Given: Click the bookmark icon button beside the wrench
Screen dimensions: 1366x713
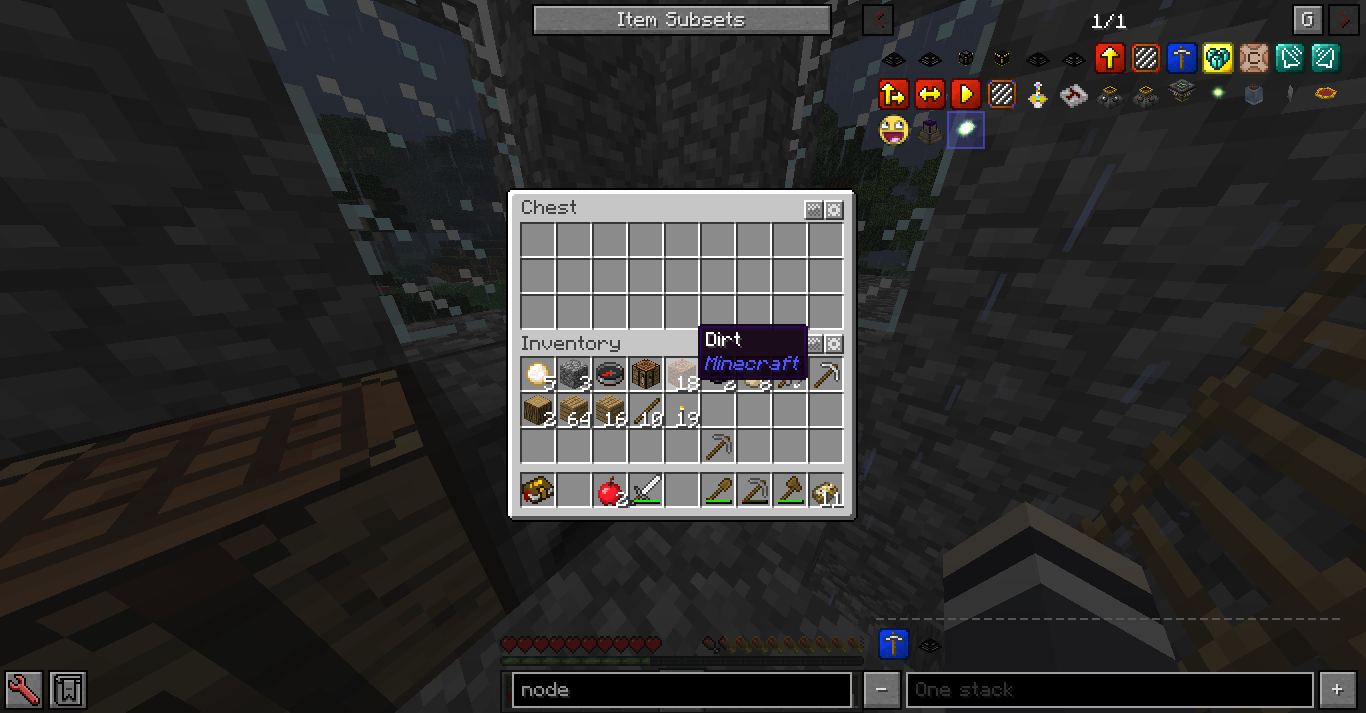Looking at the screenshot, I should [68, 689].
